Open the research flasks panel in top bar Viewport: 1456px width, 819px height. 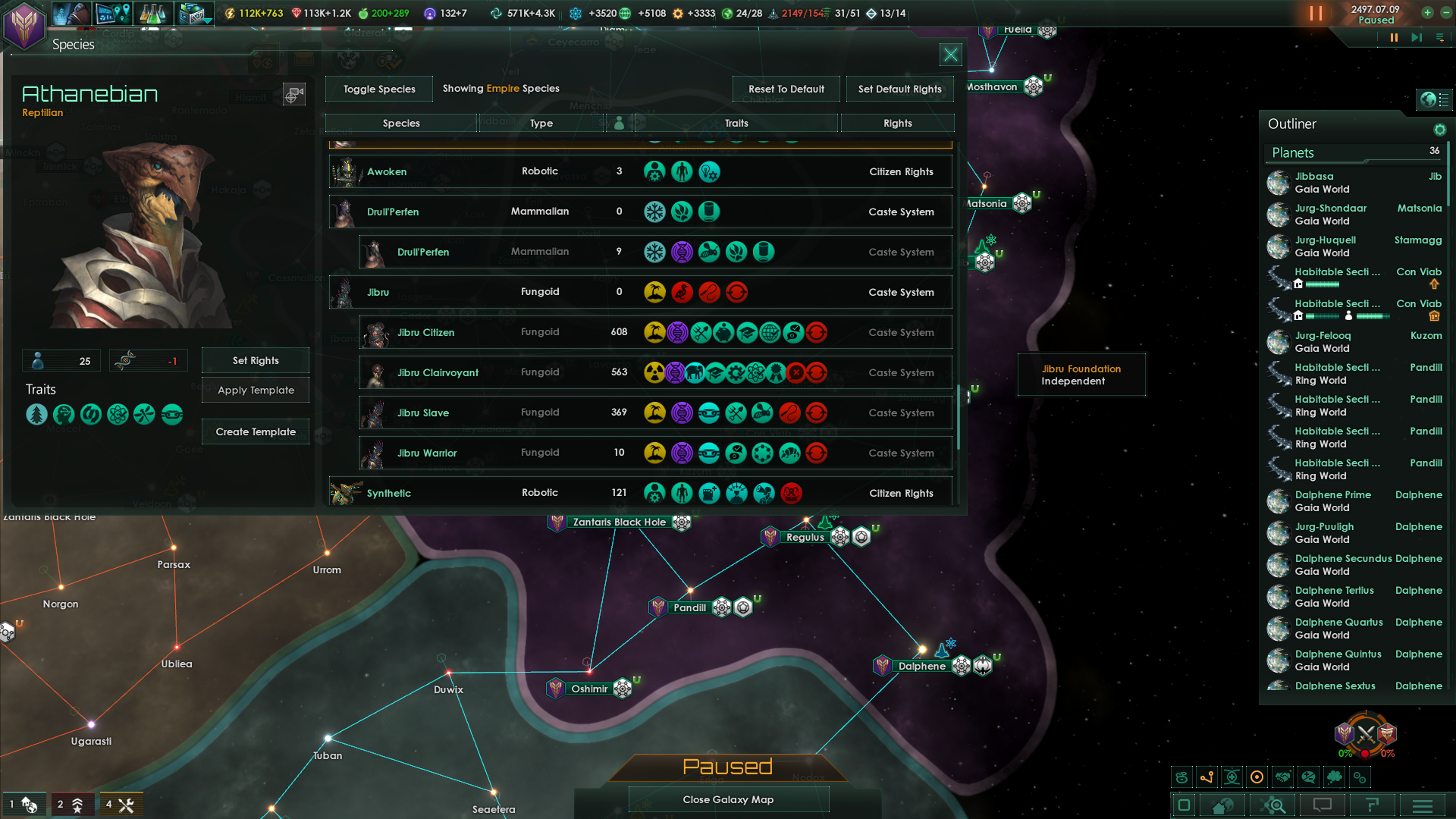coord(153,13)
